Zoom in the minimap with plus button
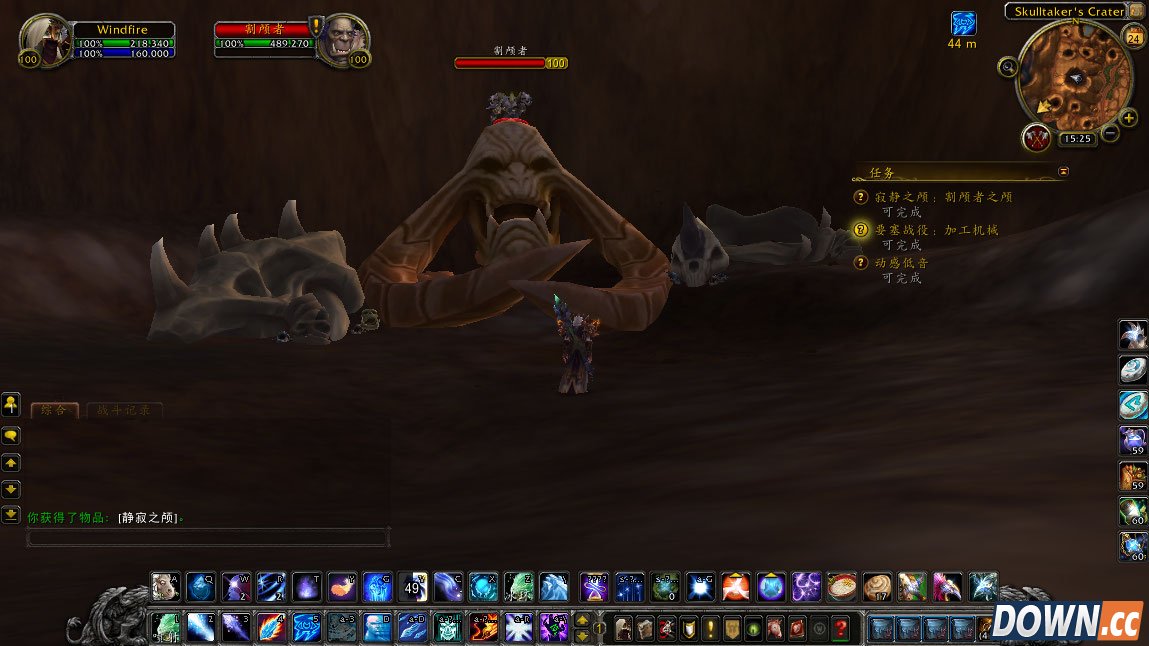Screen dimensions: 1149x646 coord(1129,118)
